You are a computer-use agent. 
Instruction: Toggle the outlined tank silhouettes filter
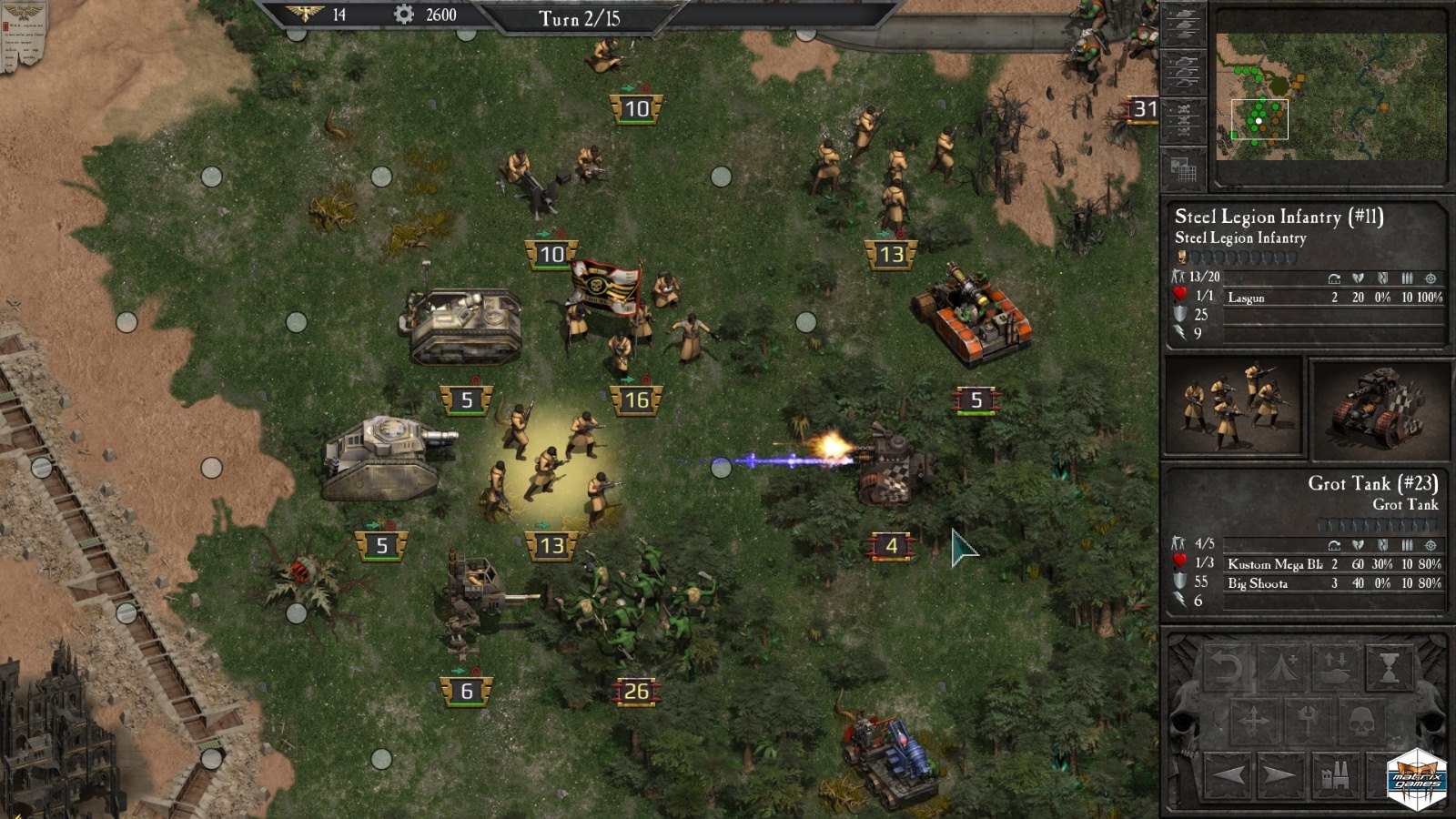(x=1184, y=71)
